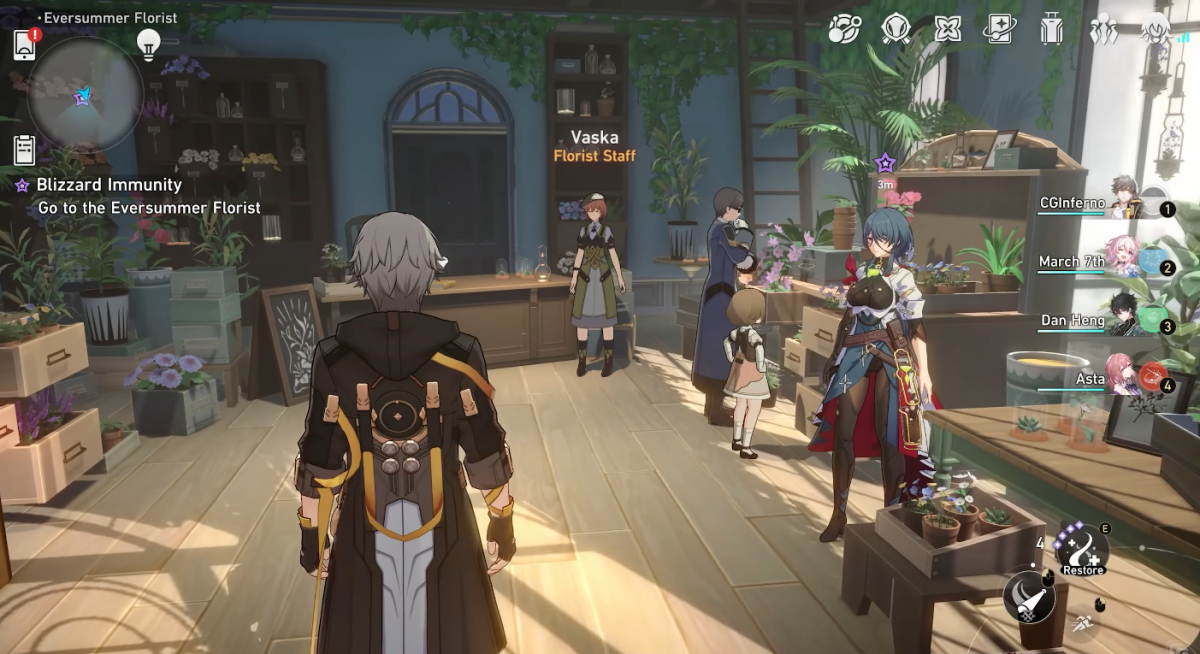Image resolution: width=1200 pixels, height=654 pixels.
Task: Click the four-petal flower icon in the top bar
Action: coord(947,29)
